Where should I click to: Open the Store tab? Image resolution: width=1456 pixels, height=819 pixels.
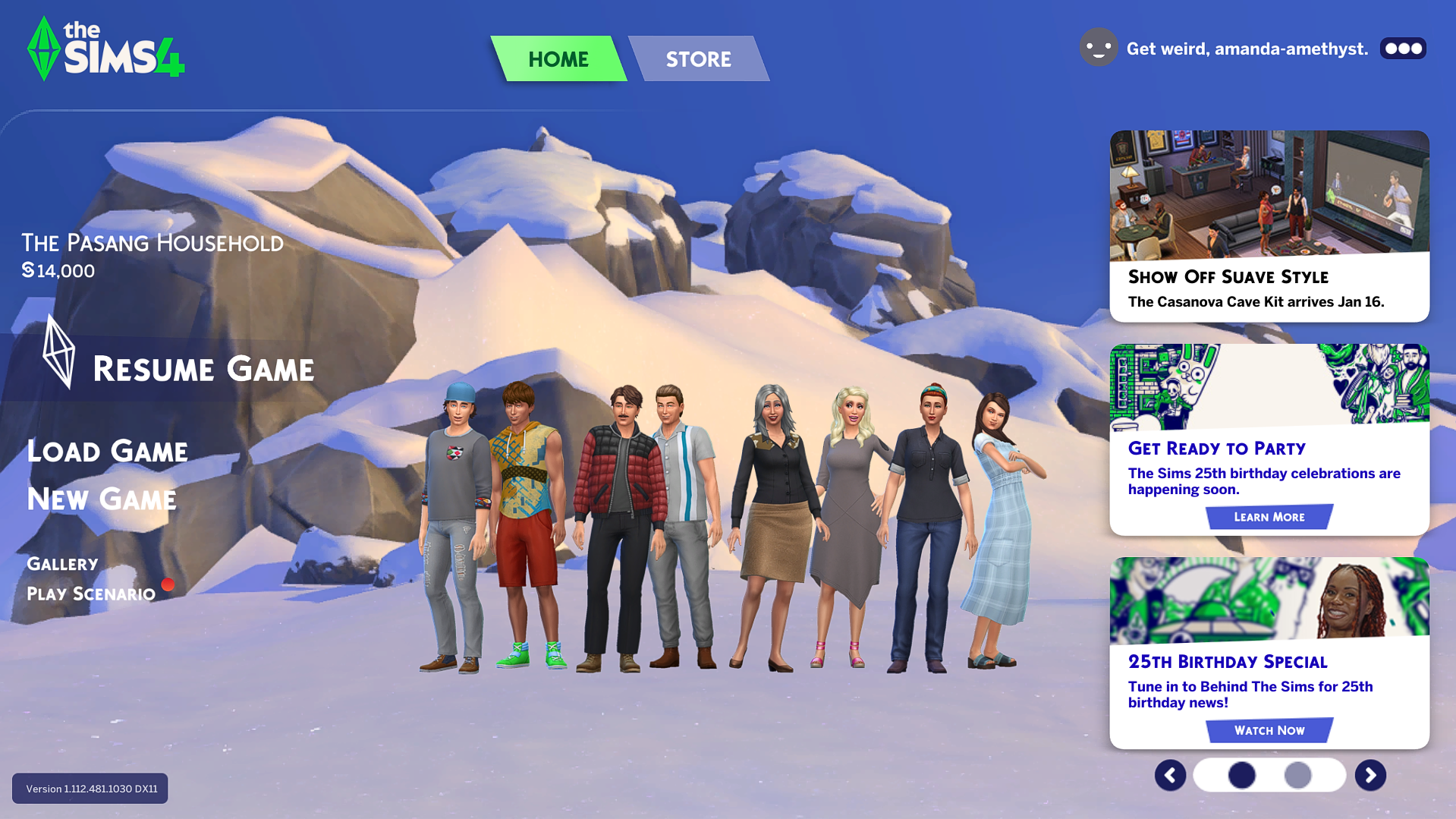coord(698,59)
